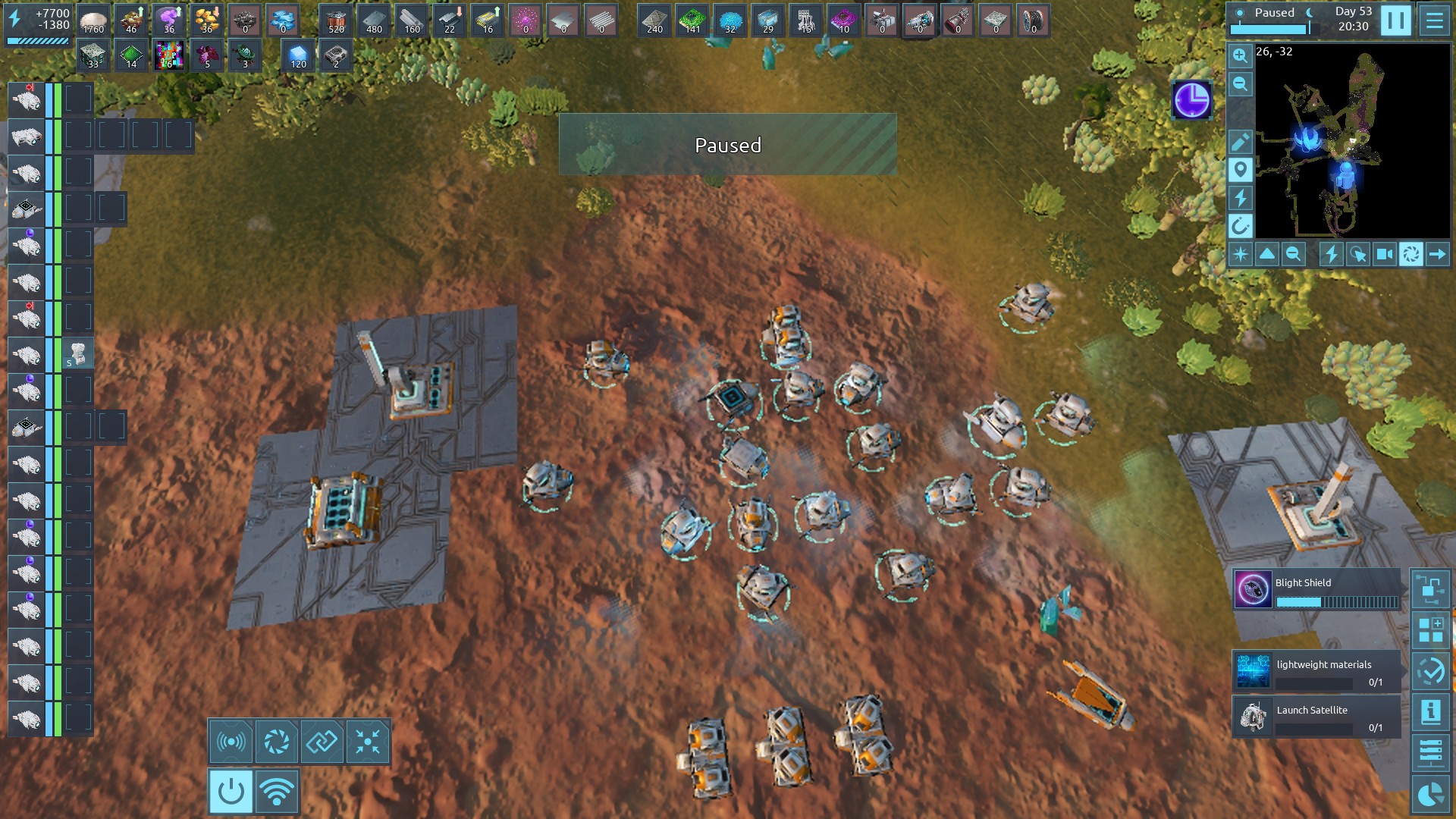Toggle the map pin marker button
This screenshot has width=1456, height=819.
tap(1240, 170)
